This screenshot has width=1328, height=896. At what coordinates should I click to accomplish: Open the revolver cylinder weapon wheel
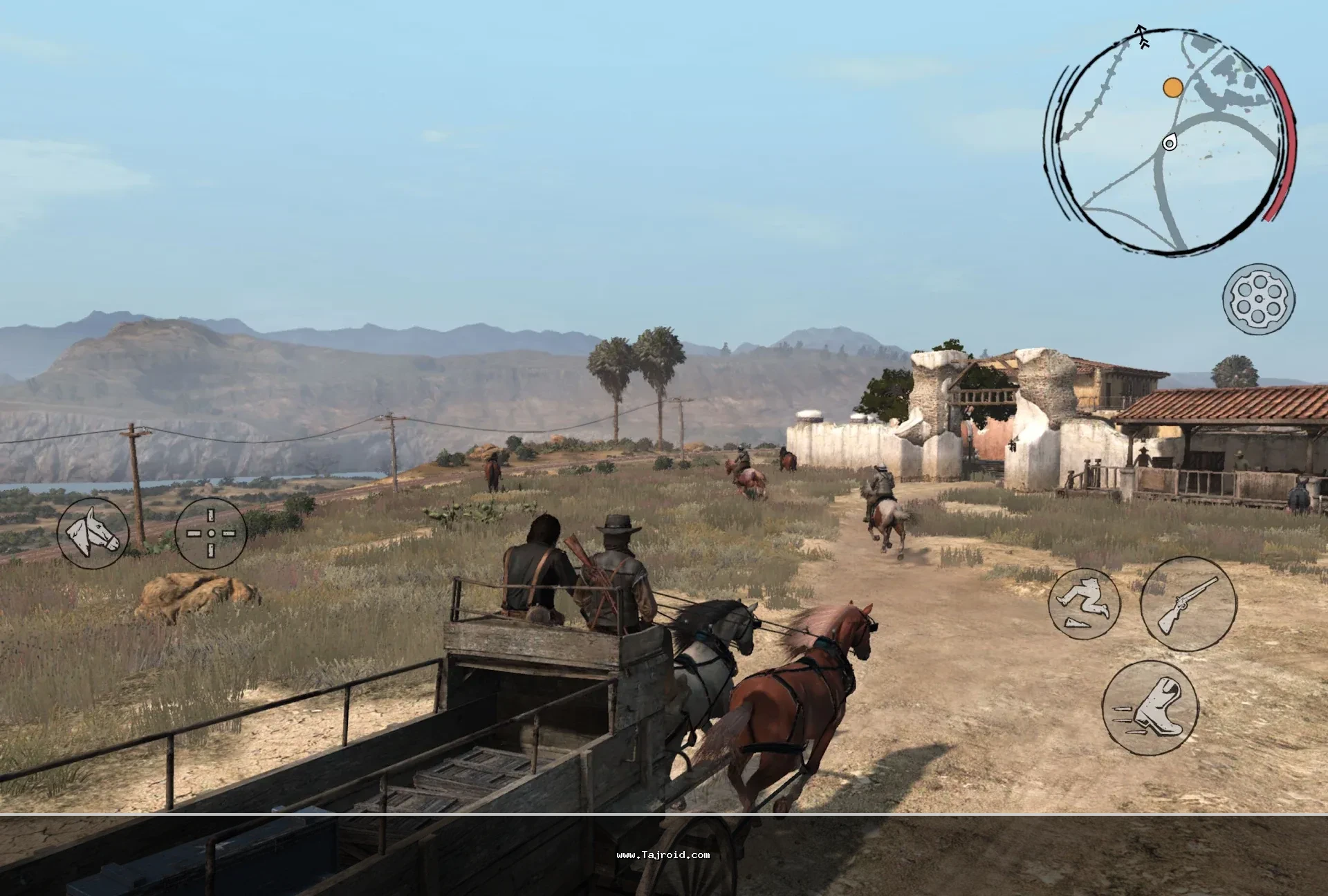coord(1259,299)
